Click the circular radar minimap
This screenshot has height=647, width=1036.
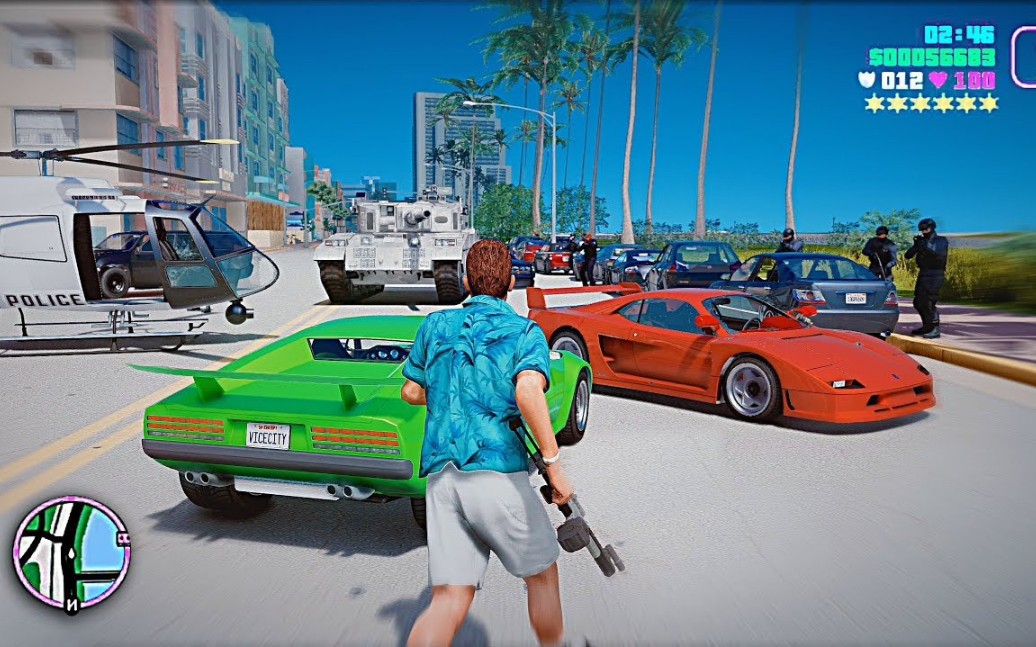coord(71,553)
